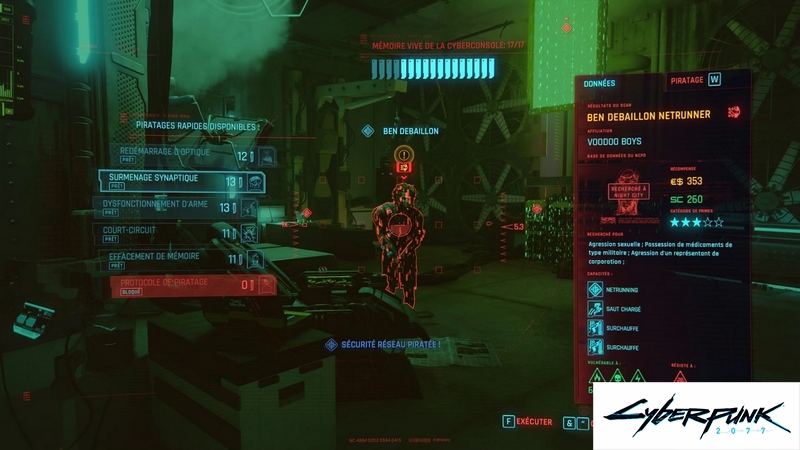Screen dimensions: 800x450
Task: Switch to the Données tab
Action: pyautogui.click(x=600, y=83)
